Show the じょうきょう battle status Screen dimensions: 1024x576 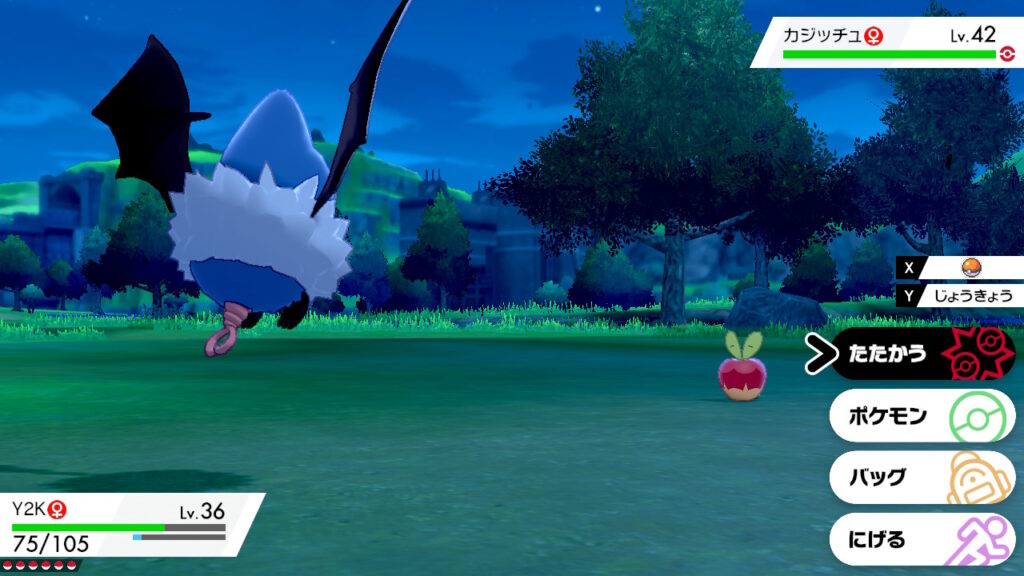(x=969, y=295)
